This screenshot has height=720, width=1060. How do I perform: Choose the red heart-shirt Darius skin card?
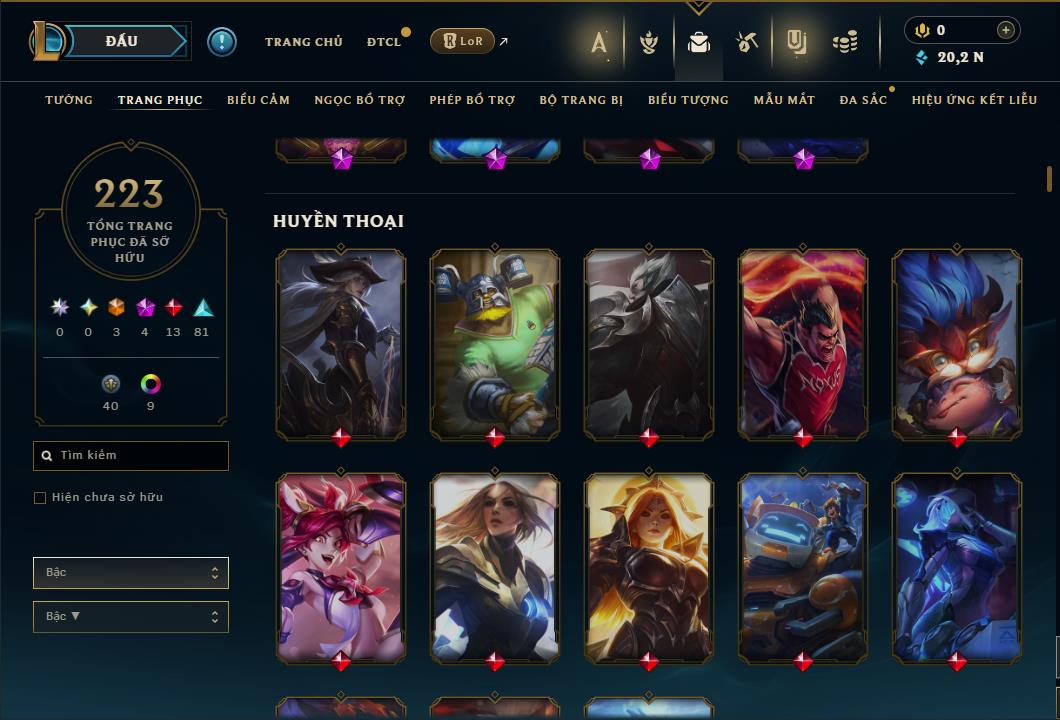(x=803, y=343)
